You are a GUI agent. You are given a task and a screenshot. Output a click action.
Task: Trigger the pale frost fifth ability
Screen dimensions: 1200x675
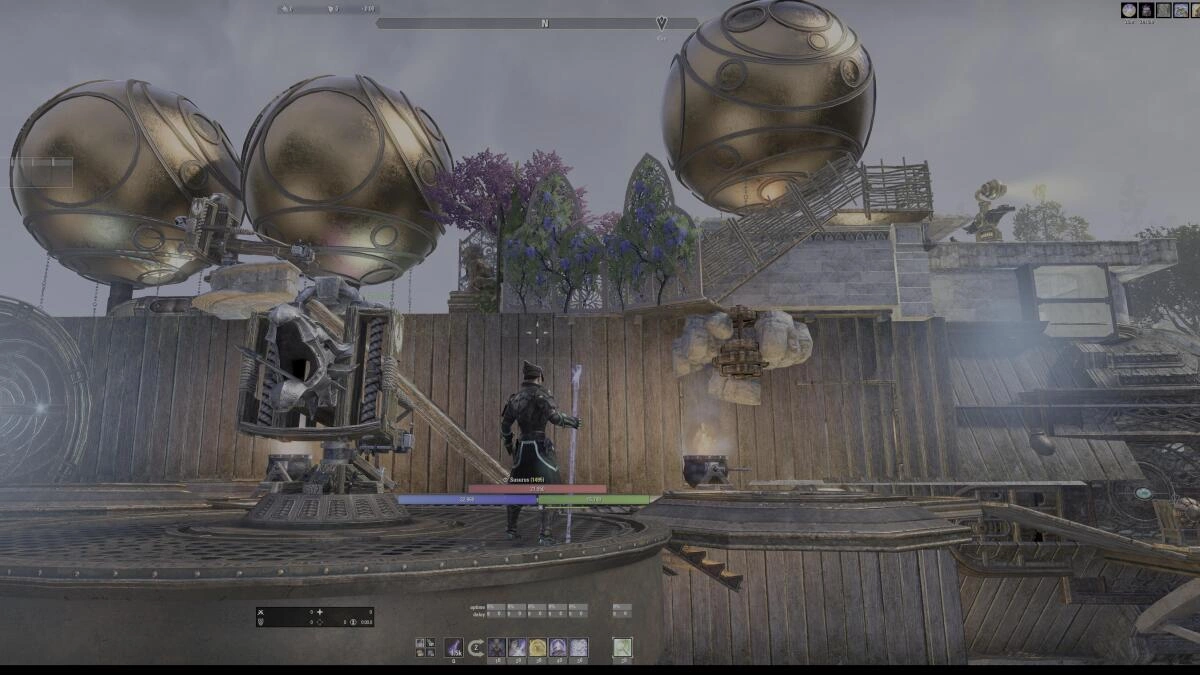point(578,648)
